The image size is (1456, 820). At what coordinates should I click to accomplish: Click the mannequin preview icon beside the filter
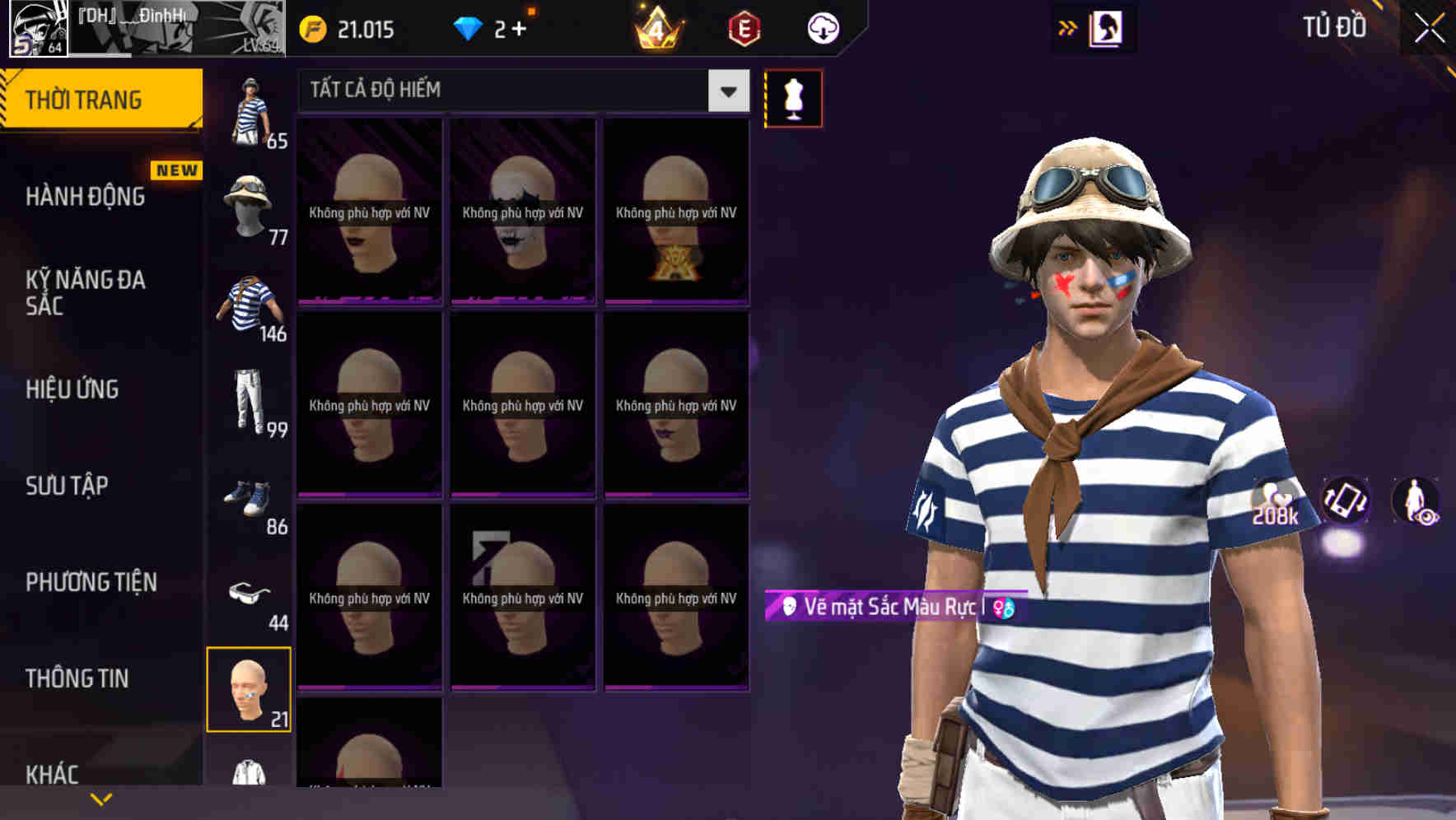(793, 97)
